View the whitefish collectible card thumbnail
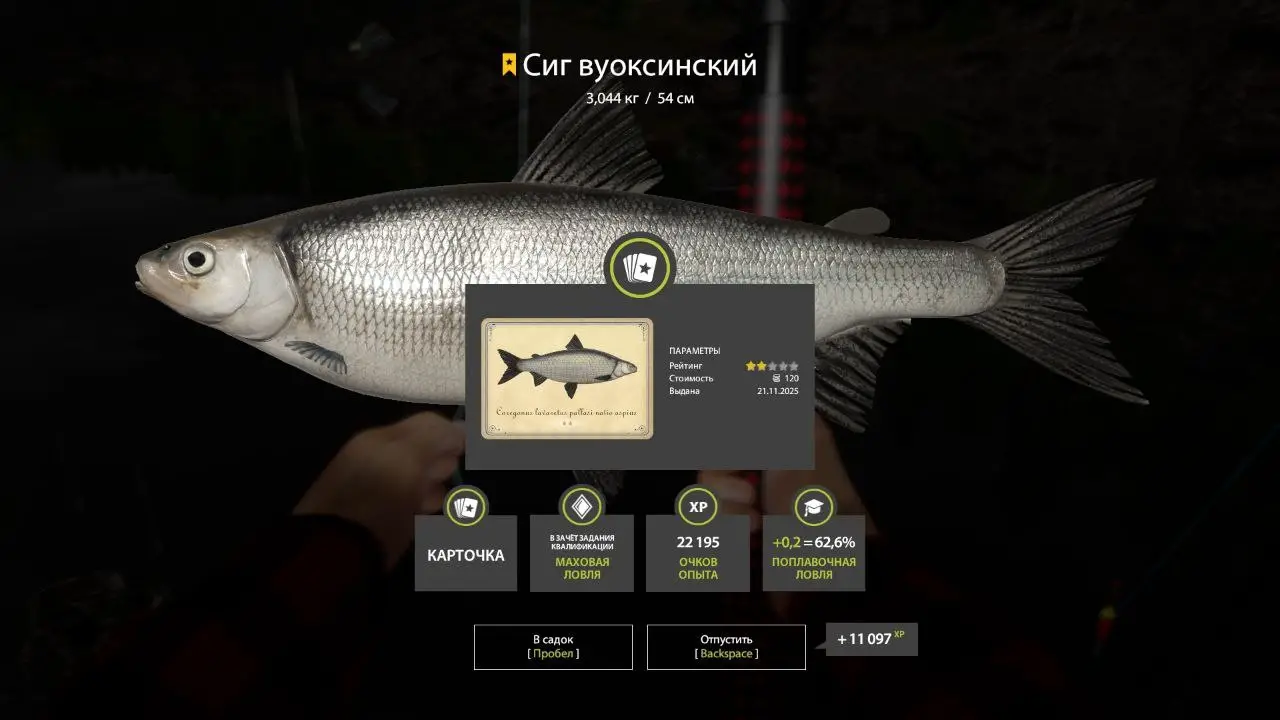This screenshot has height=720, width=1280. pos(567,379)
